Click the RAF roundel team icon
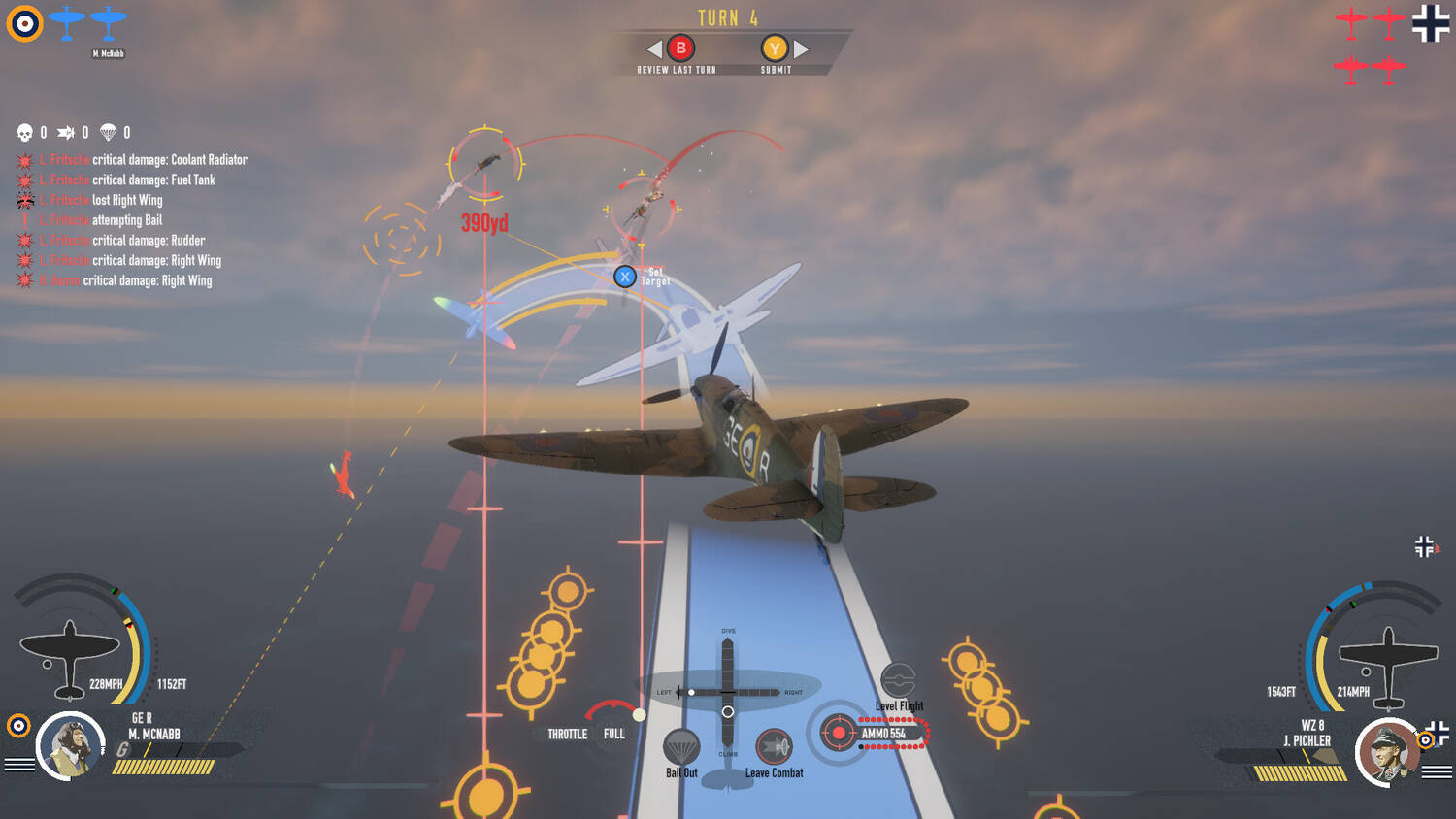 24,23
